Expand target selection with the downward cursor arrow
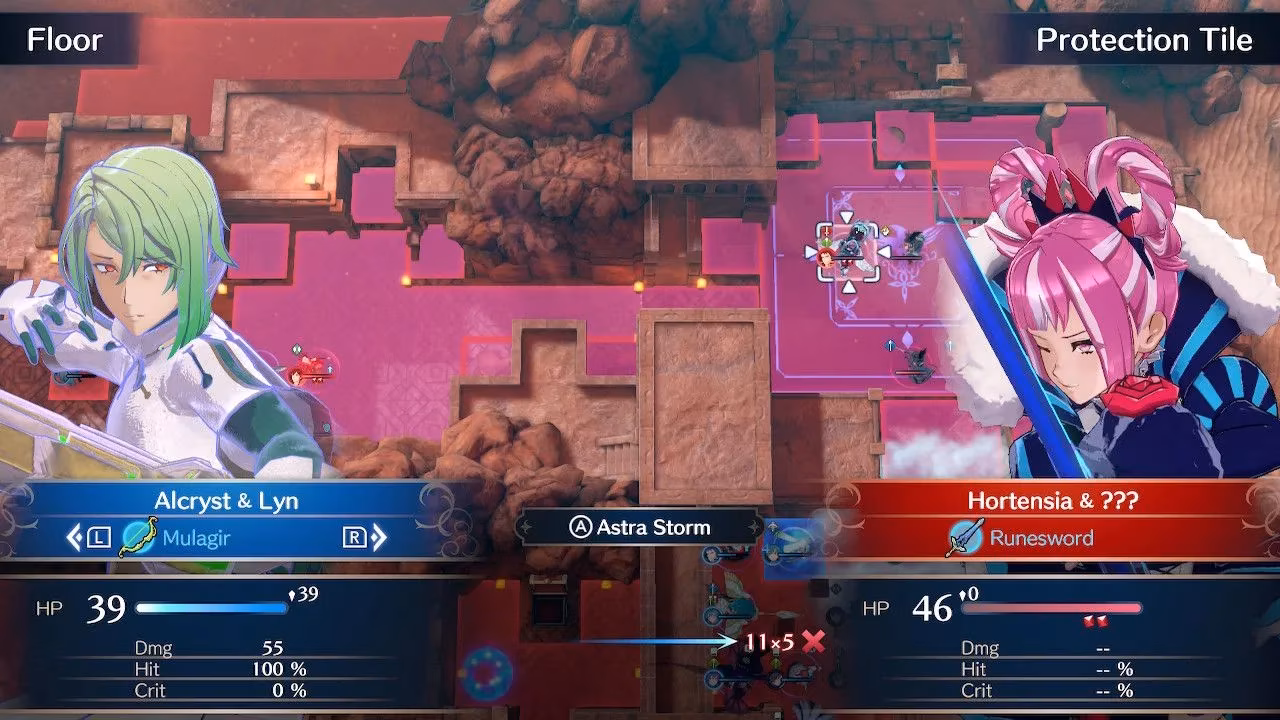Image resolution: width=1280 pixels, height=720 pixels. coord(846,288)
